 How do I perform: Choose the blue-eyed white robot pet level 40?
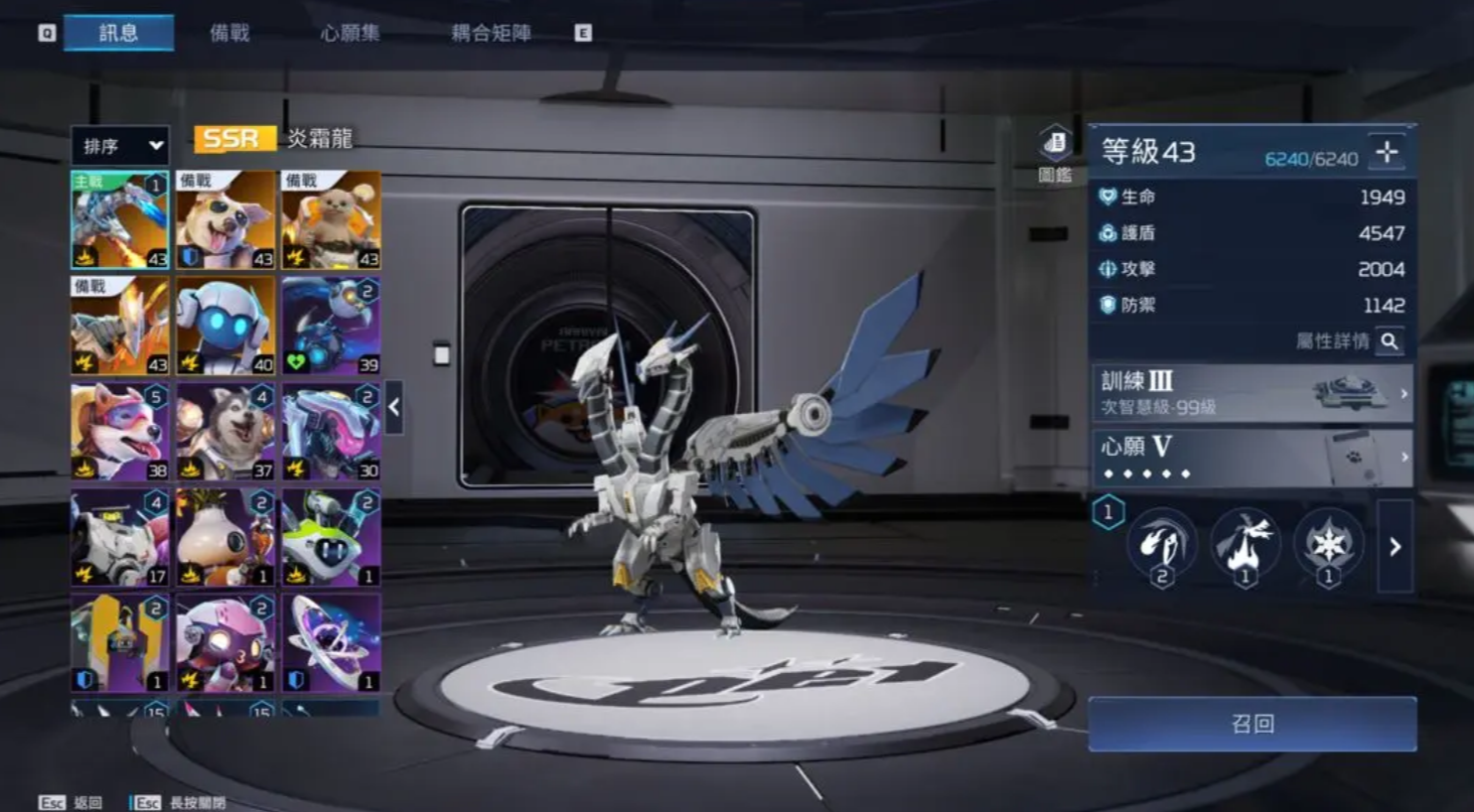click(225, 326)
